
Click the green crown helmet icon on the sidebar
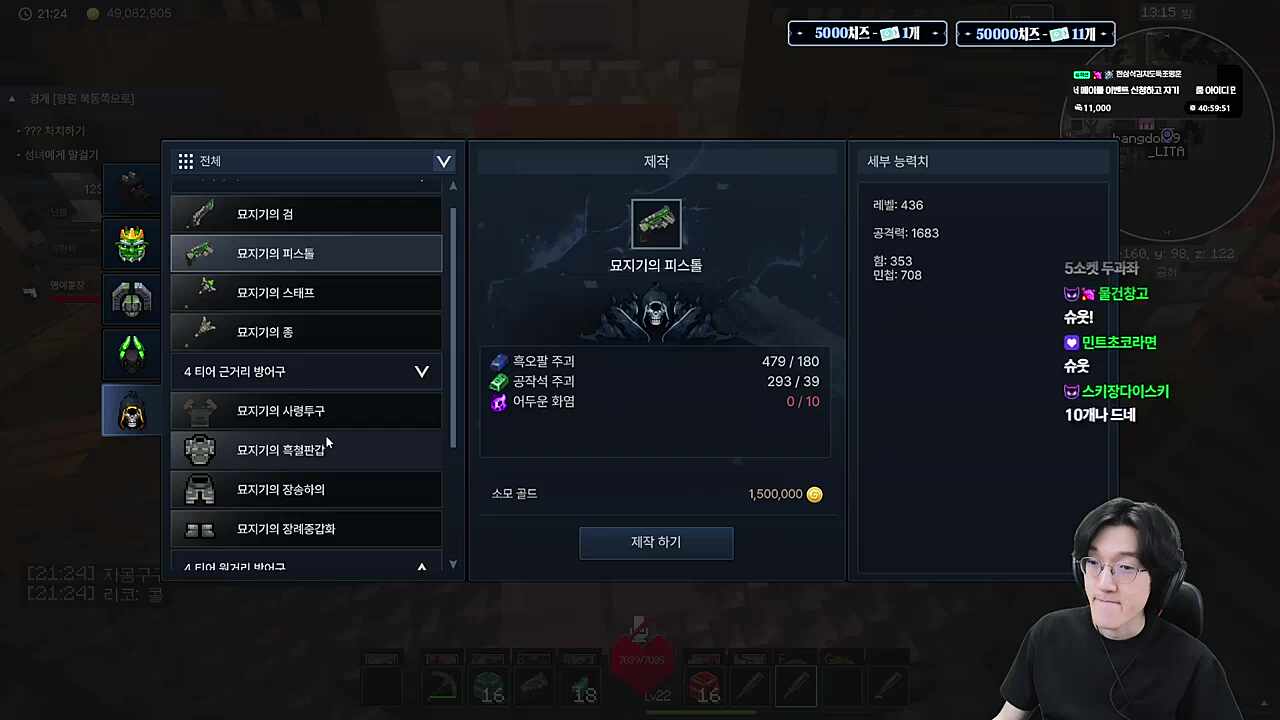pyautogui.click(x=131, y=243)
